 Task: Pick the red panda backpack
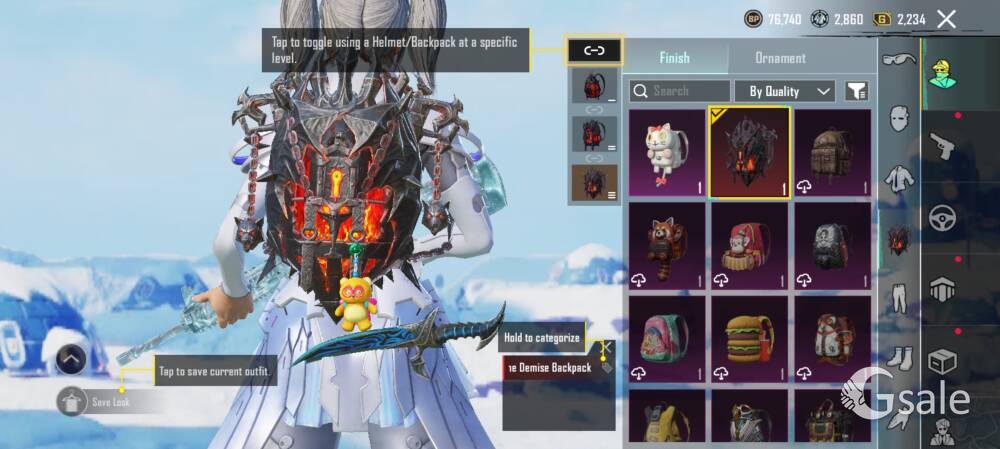(x=667, y=245)
